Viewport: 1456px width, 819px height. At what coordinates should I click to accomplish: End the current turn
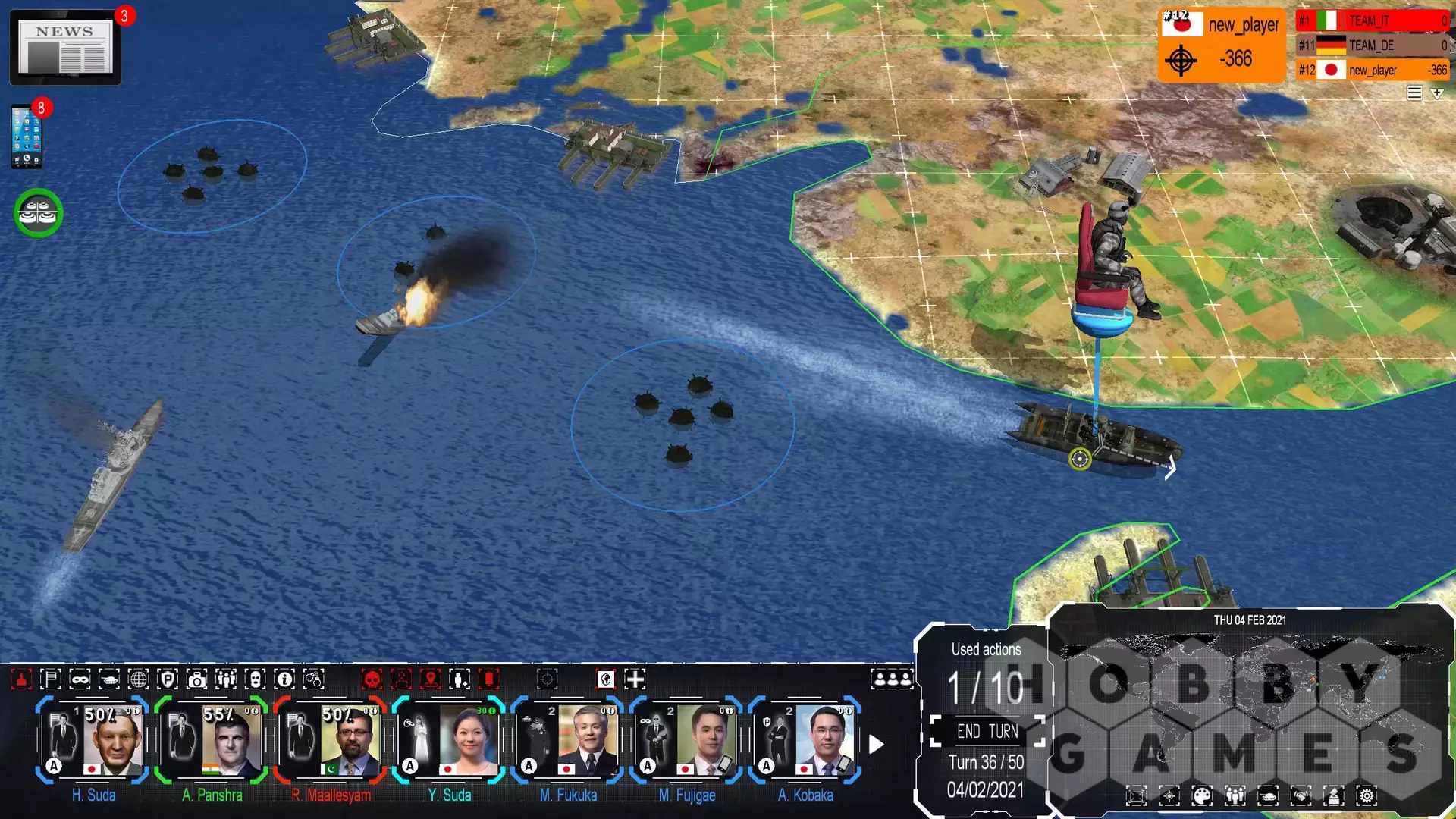[987, 732]
